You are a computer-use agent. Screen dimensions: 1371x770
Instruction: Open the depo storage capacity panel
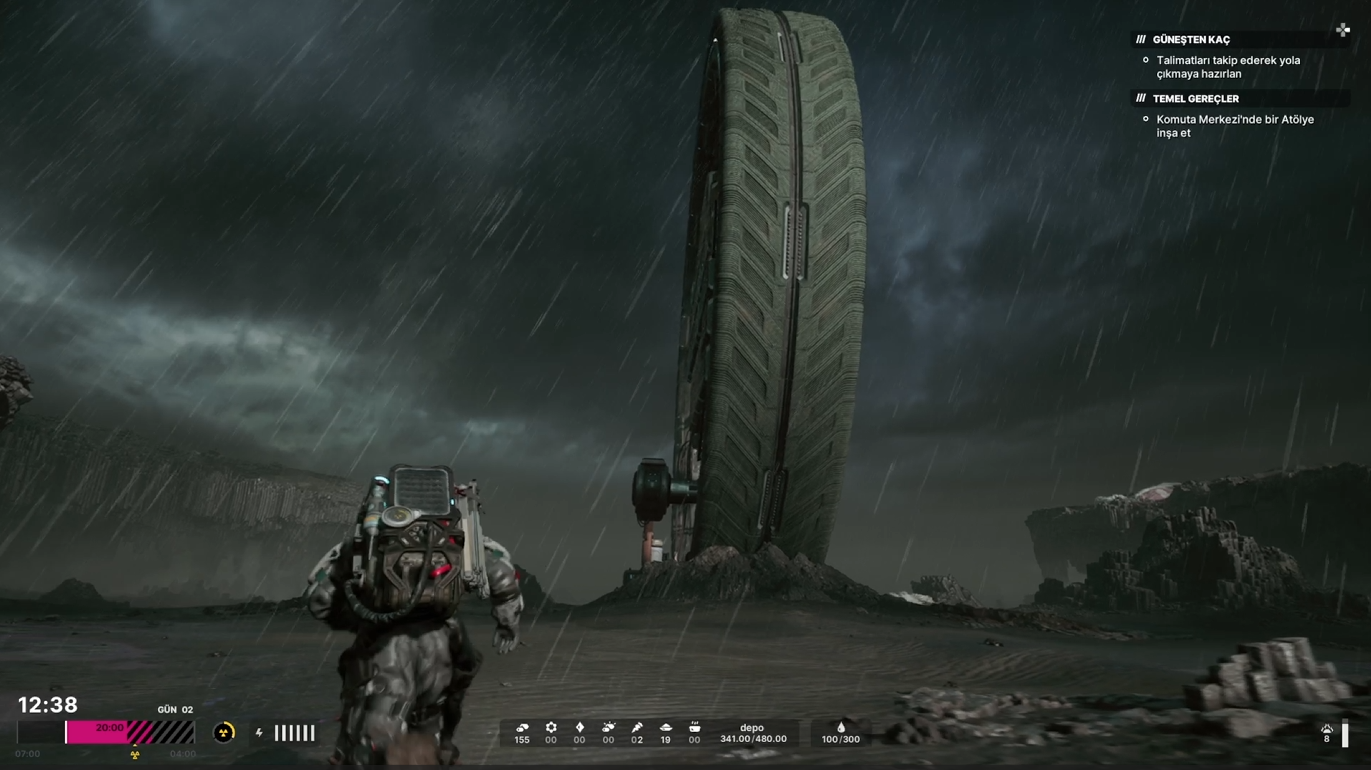click(x=753, y=734)
